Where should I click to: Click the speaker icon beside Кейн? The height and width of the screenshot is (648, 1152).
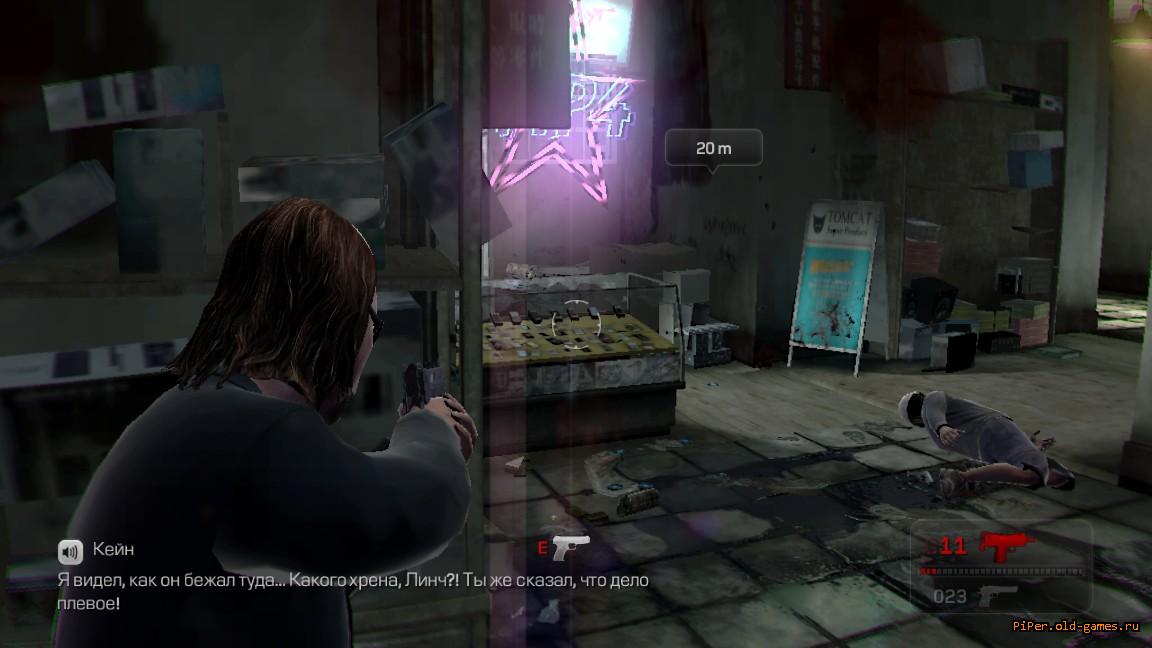pyautogui.click(x=70, y=551)
